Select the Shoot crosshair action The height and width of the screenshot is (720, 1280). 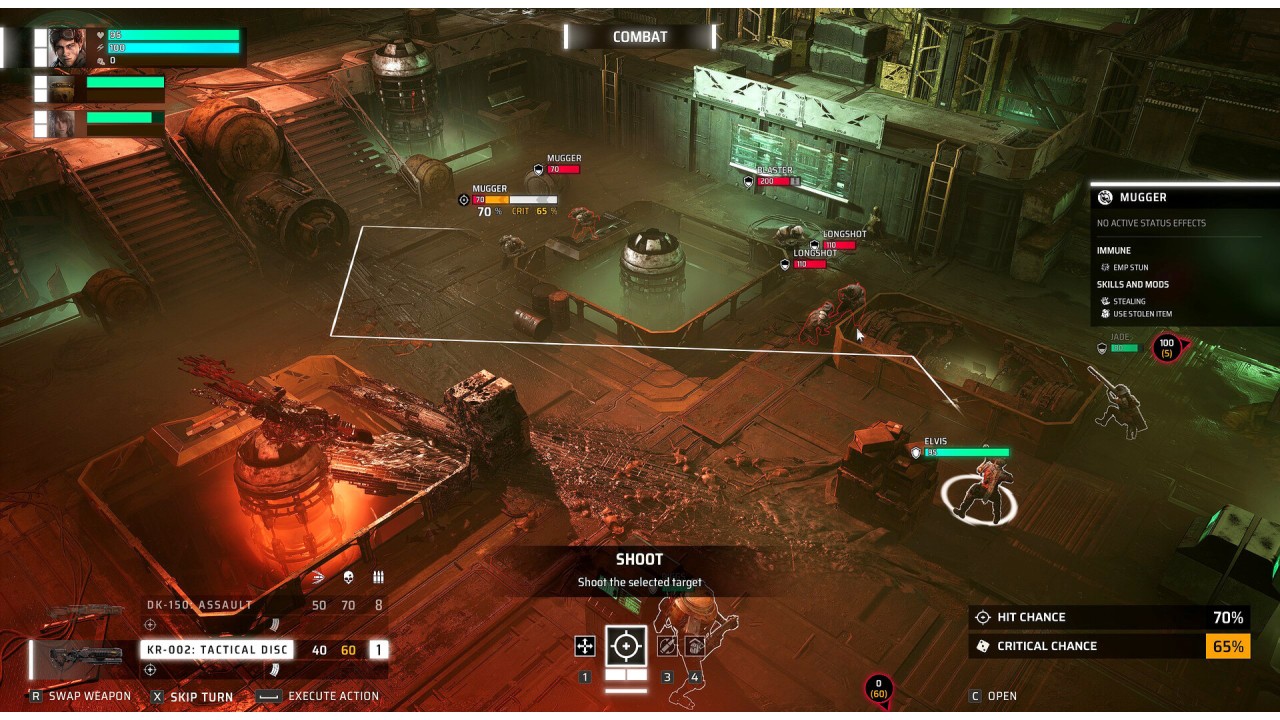[627, 646]
